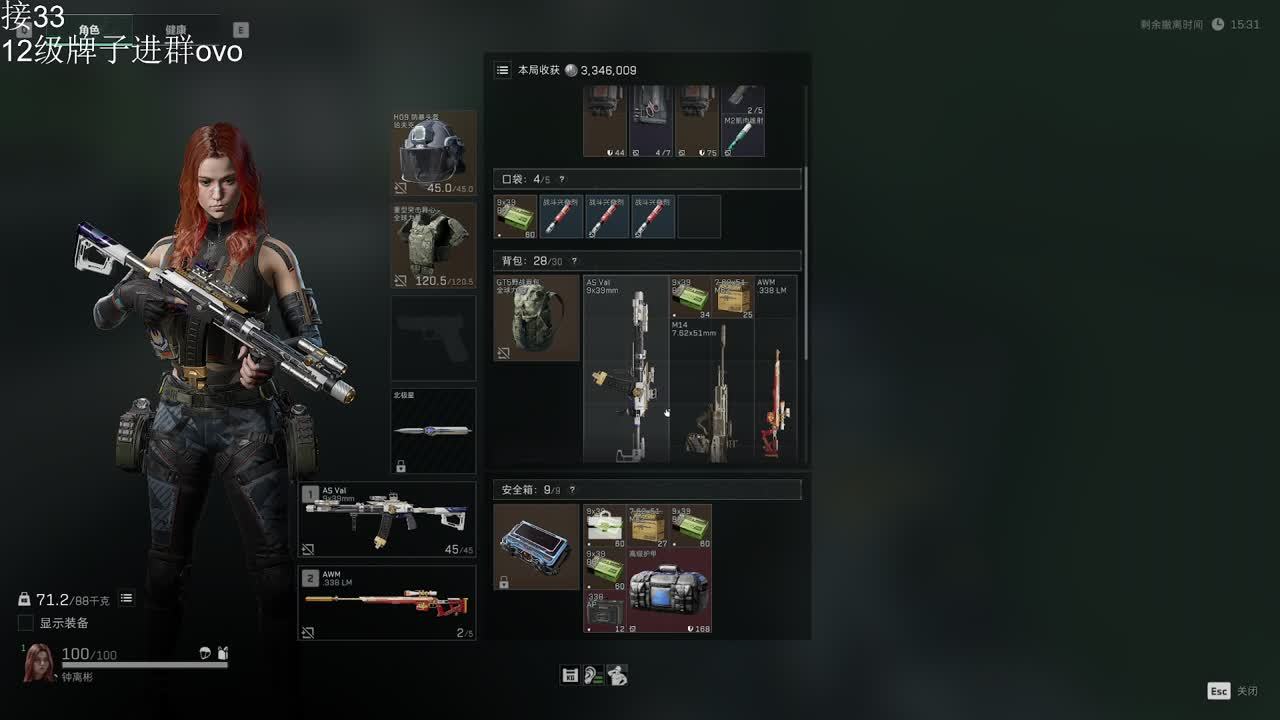This screenshot has width=1280, height=720.
Task: Select the safe box container slot
Action: pos(536,547)
